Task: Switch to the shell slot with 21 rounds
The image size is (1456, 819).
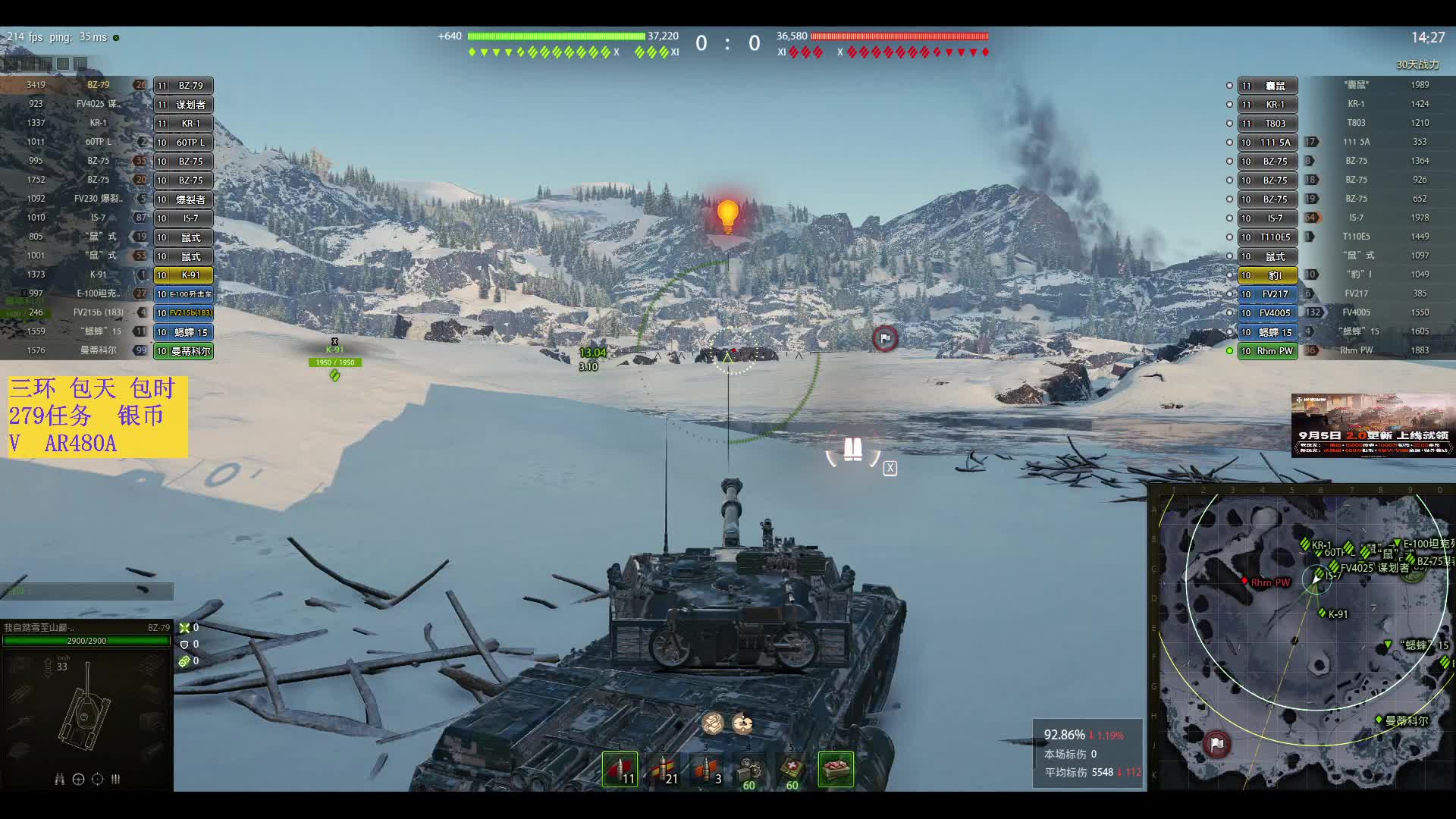Action: pos(663,769)
